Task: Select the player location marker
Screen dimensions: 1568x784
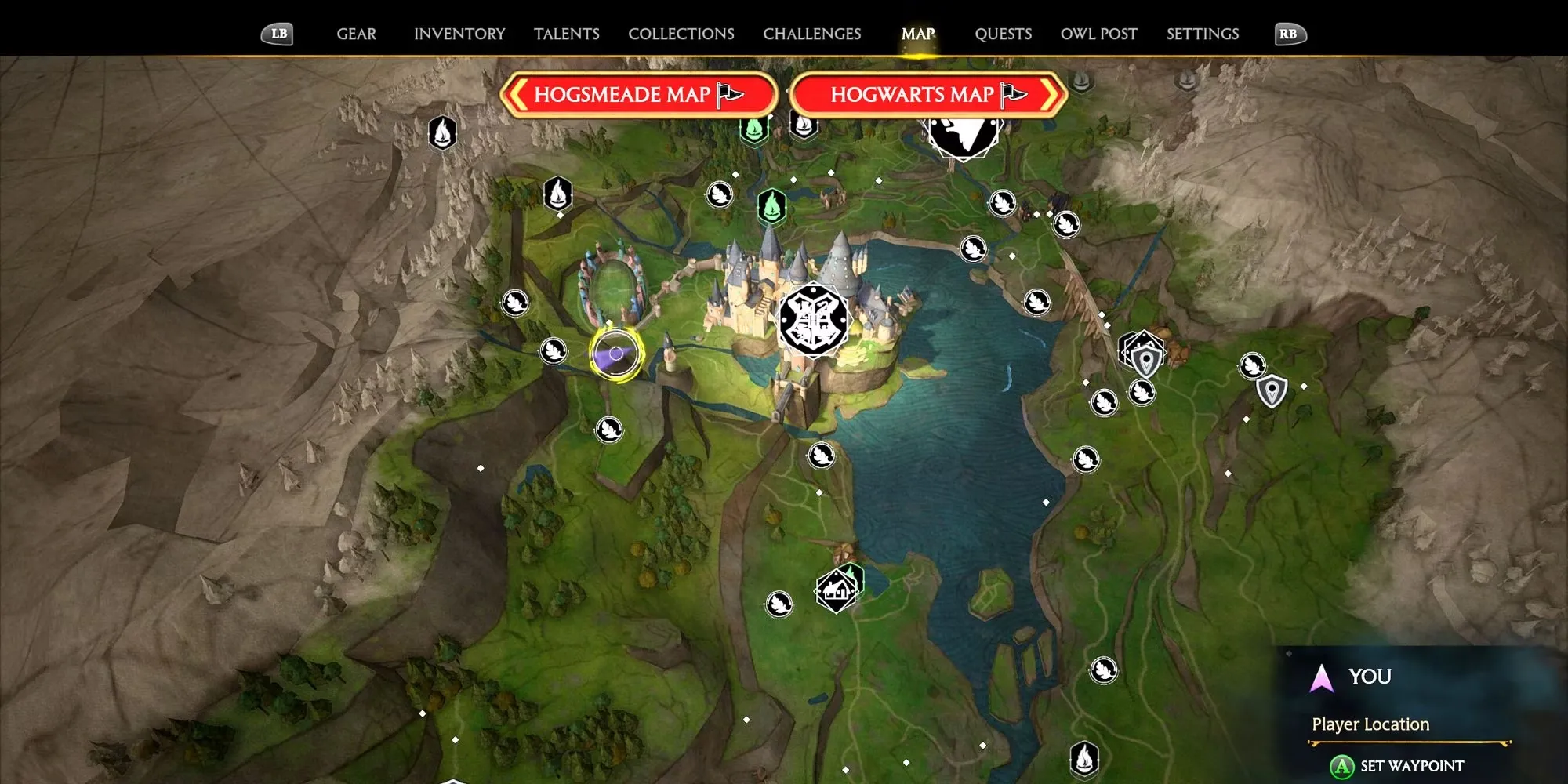Action: (617, 354)
